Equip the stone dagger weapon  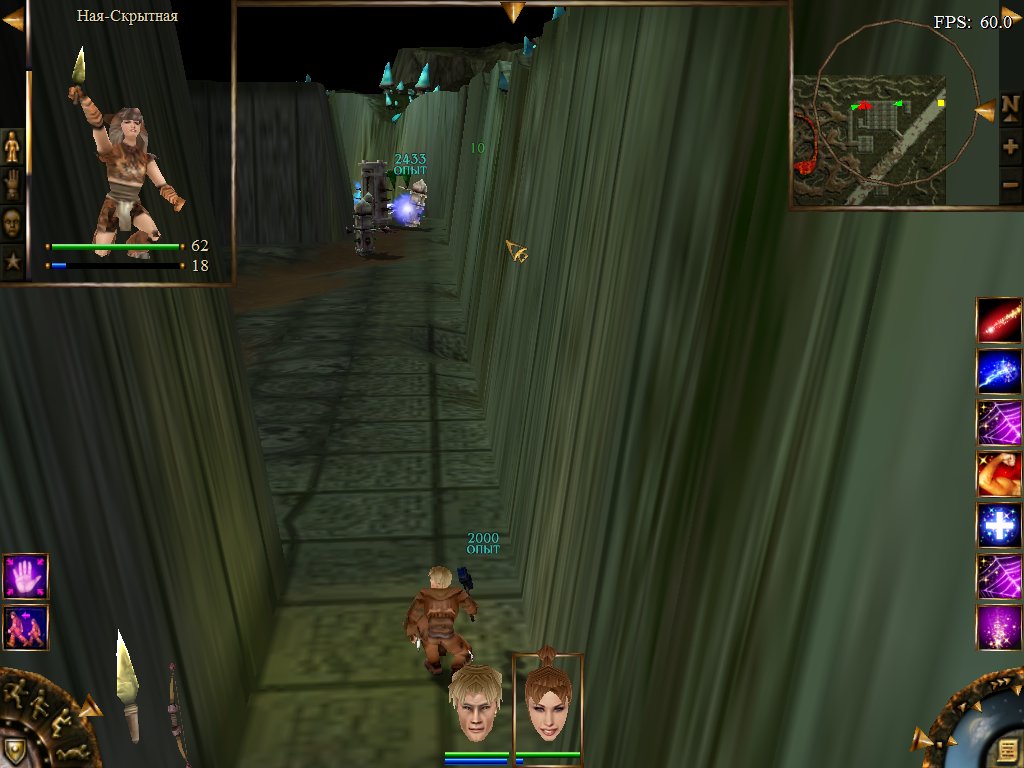tap(127, 685)
